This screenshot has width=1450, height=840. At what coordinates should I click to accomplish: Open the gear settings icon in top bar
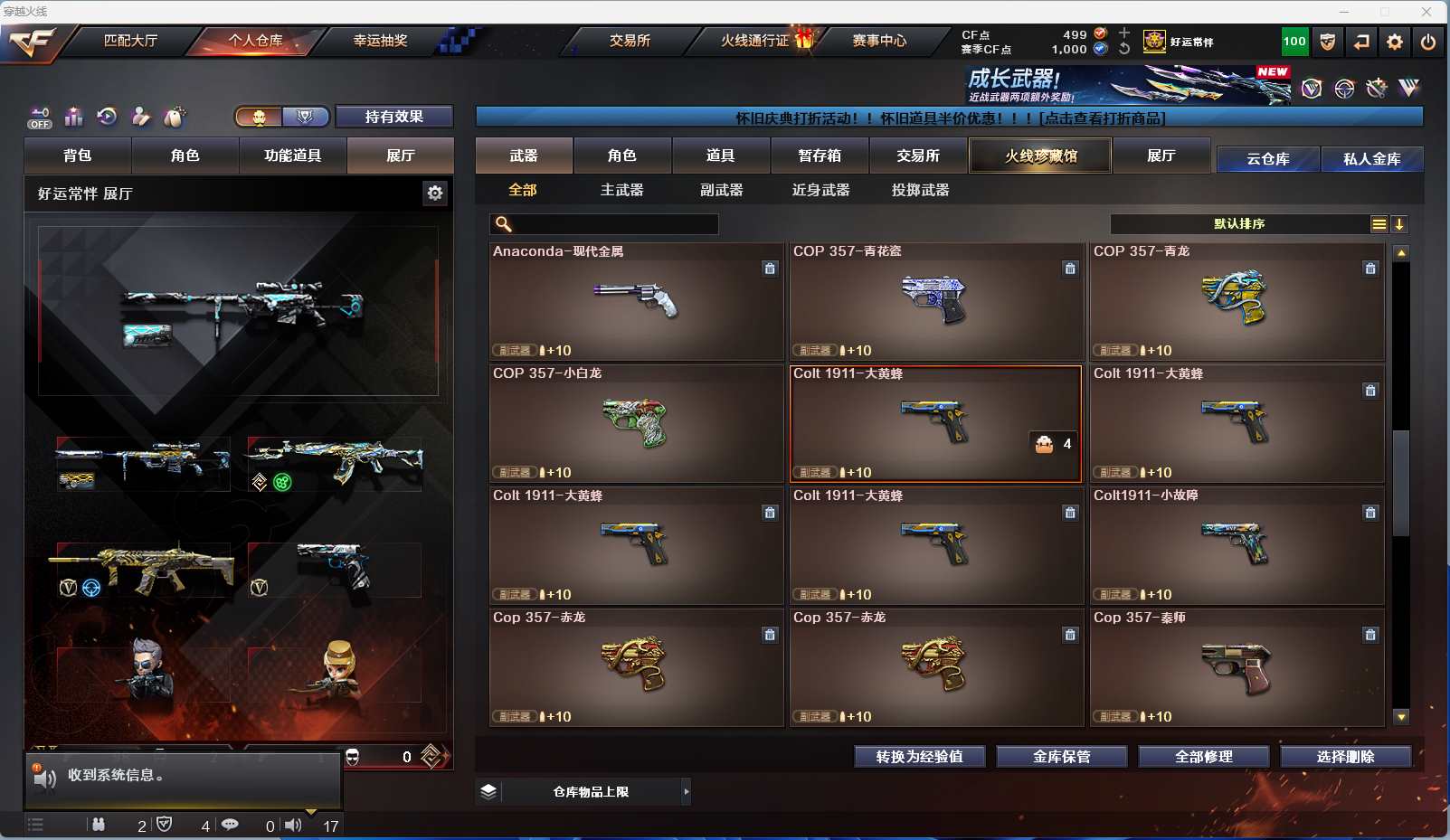pyautogui.click(x=1395, y=42)
